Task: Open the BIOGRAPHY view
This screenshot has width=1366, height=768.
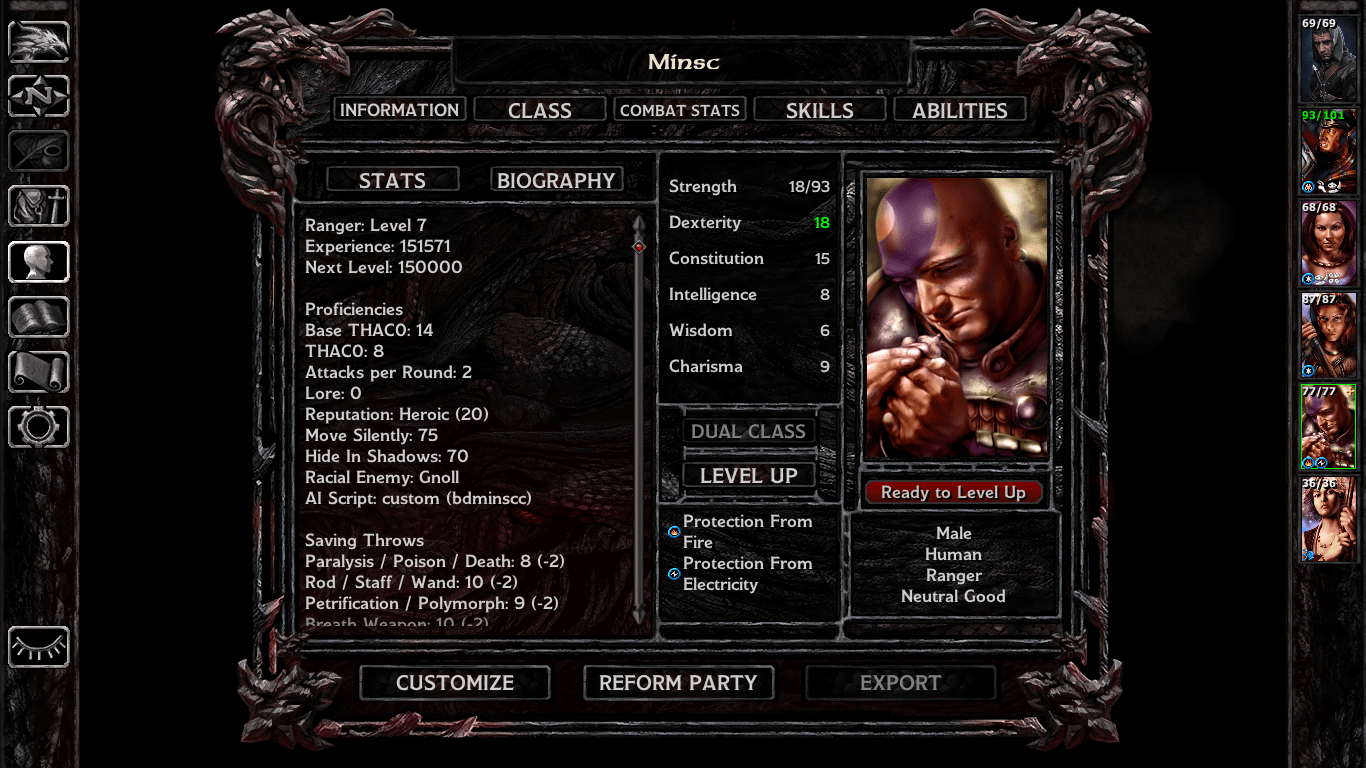Action: [x=557, y=179]
